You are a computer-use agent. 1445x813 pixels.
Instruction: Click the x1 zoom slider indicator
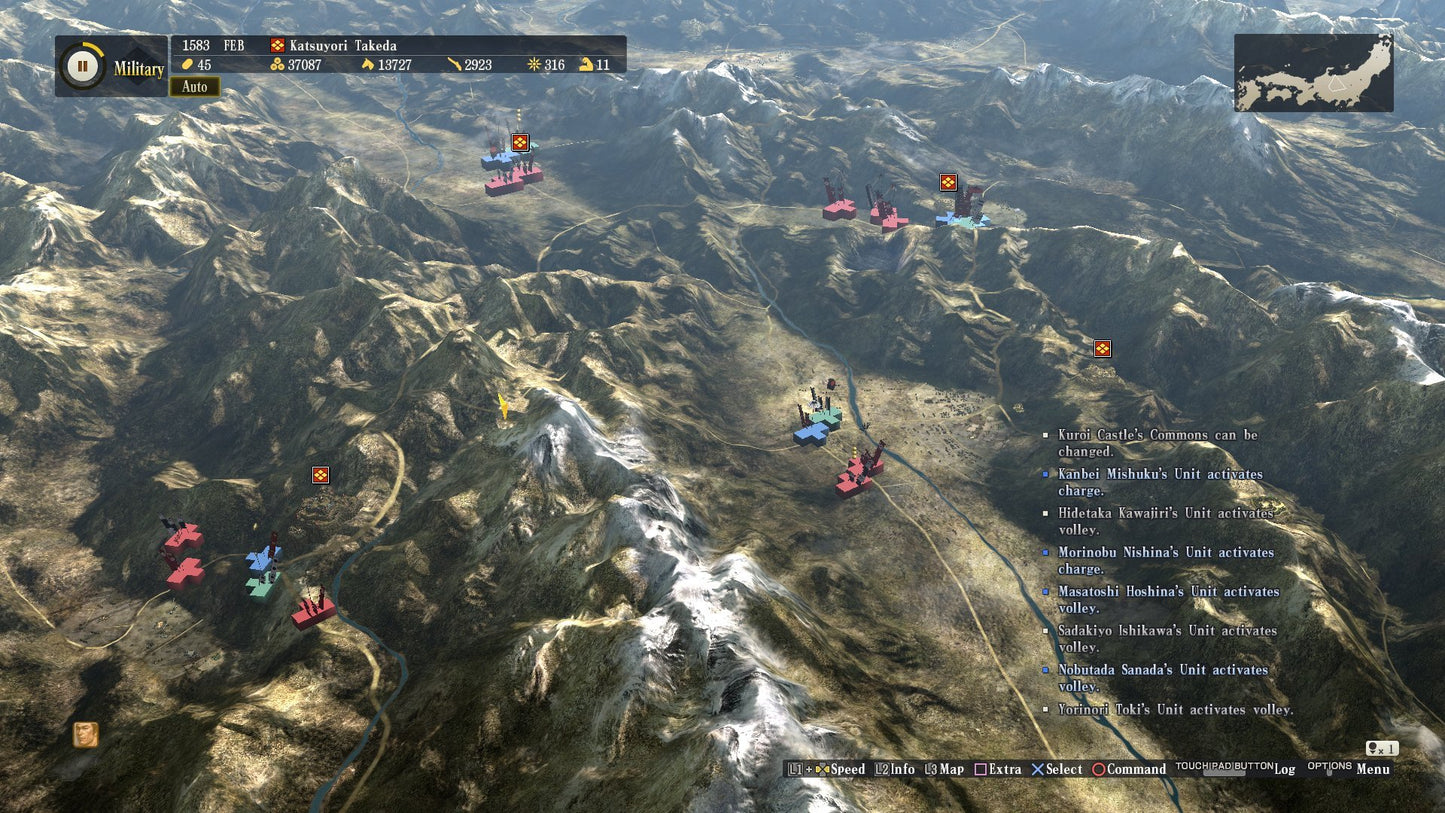[1382, 747]
